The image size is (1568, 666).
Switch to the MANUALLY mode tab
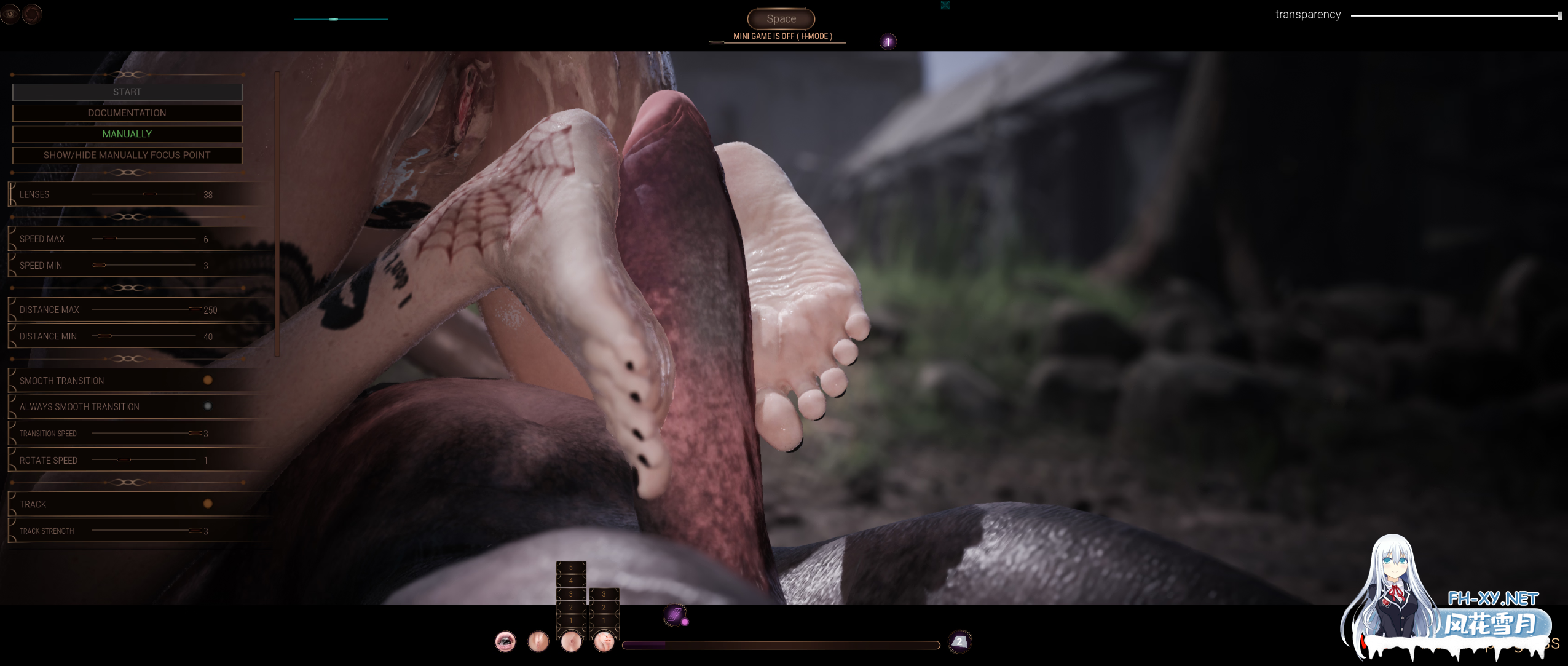coord(127,133)
